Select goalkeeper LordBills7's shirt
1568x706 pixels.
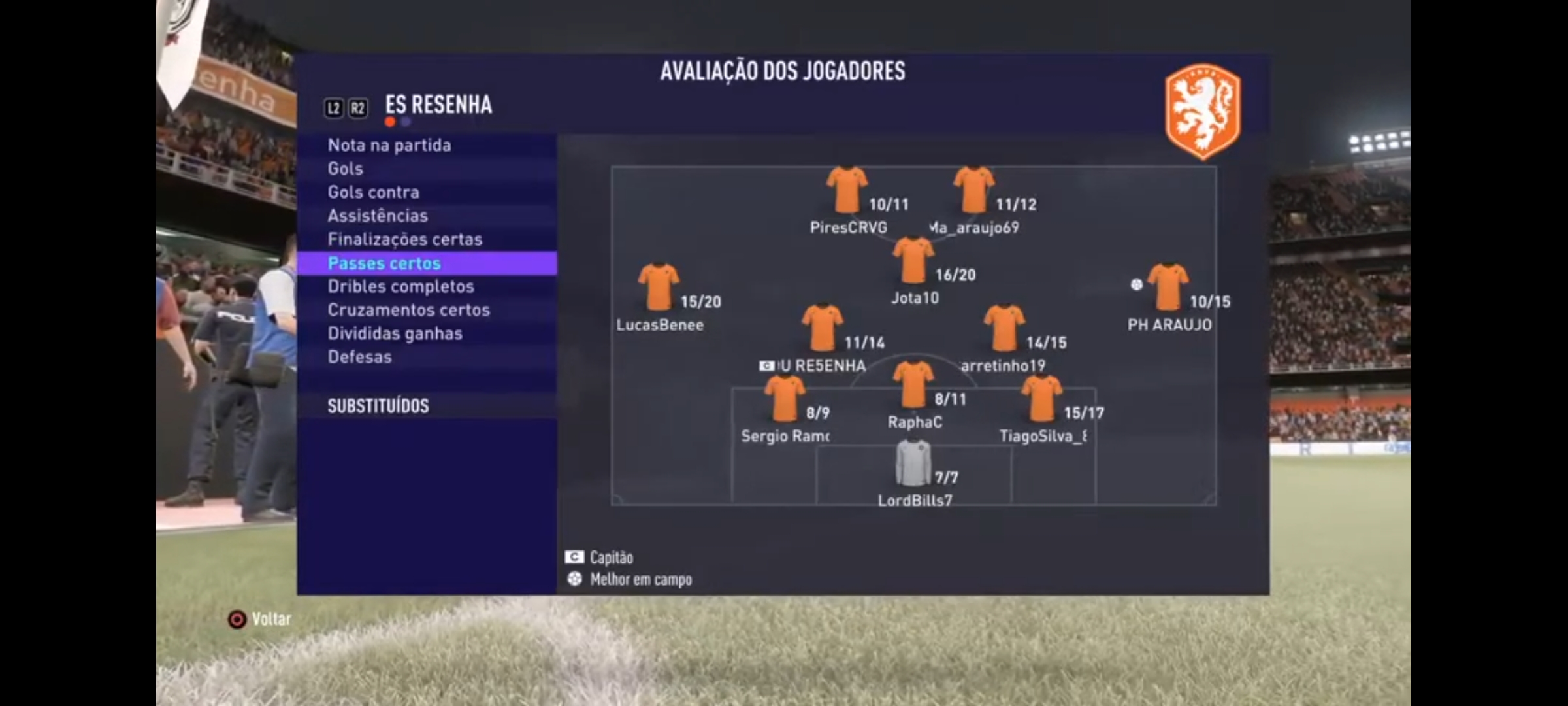[913, 463]
